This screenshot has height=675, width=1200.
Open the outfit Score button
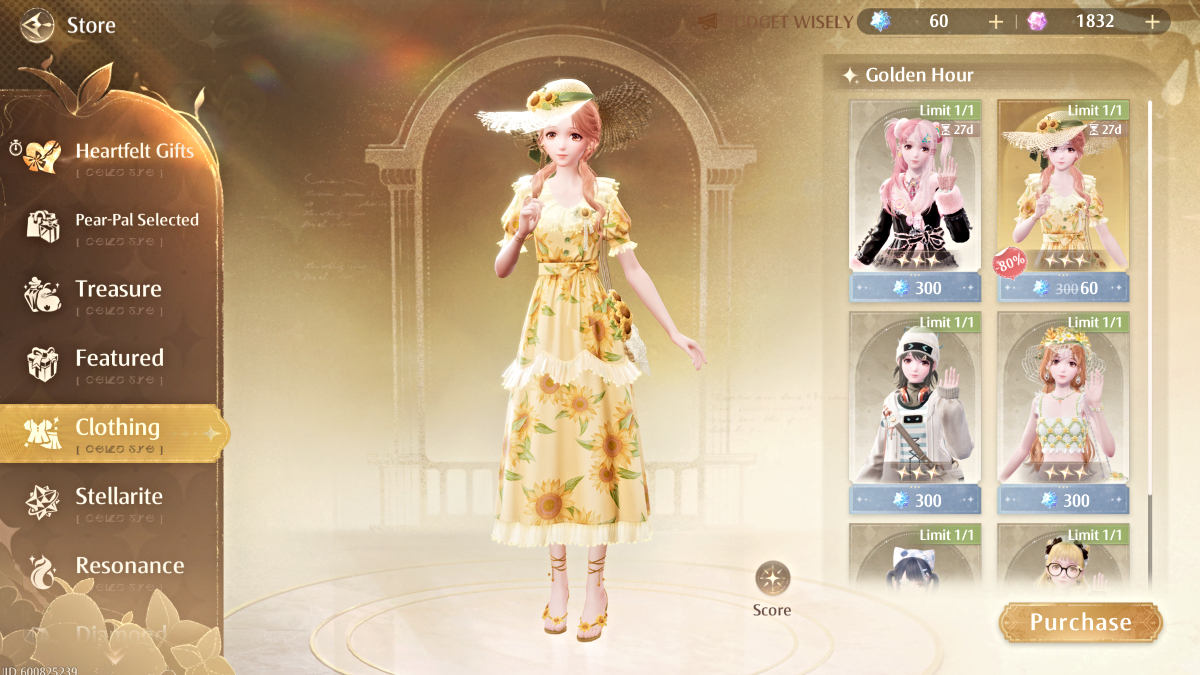(x=772, y=588)
